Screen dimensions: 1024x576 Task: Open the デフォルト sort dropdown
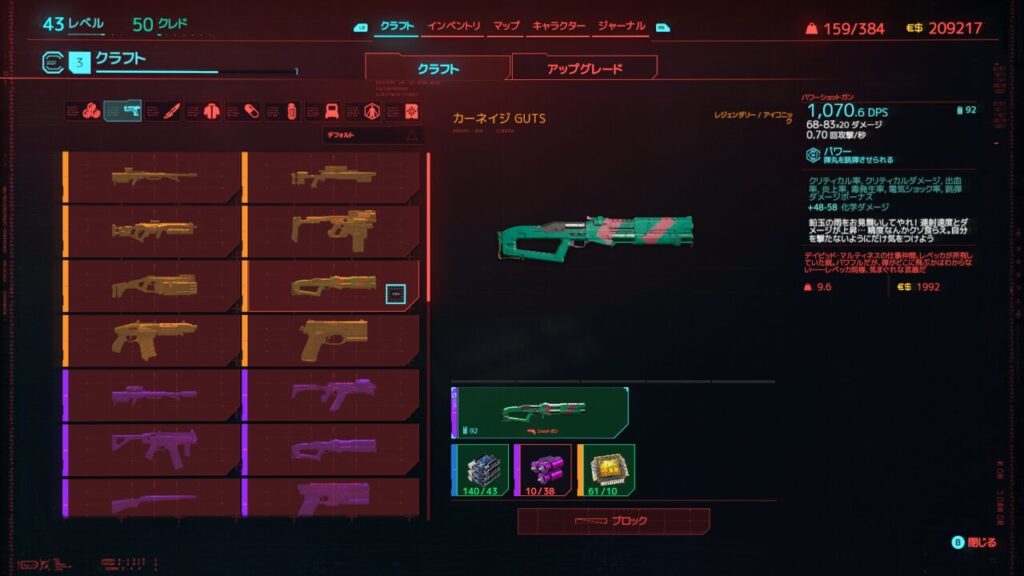[372, 135]
